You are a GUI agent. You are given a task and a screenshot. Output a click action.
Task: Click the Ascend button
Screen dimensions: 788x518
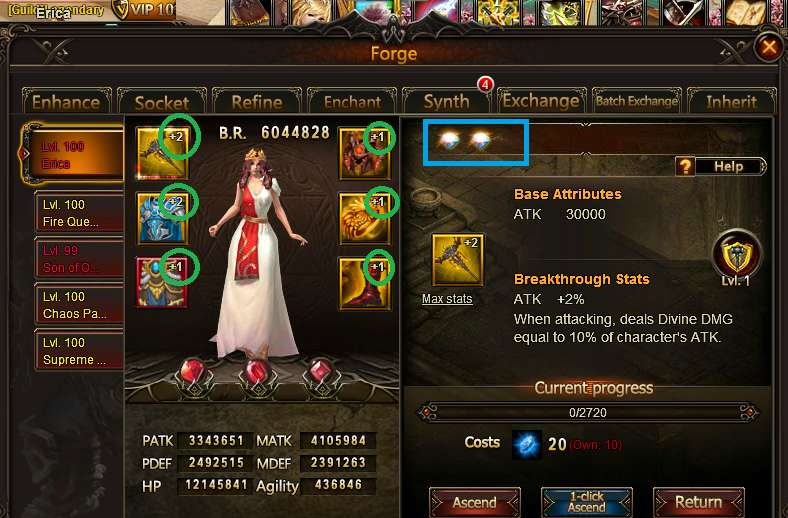474,502
